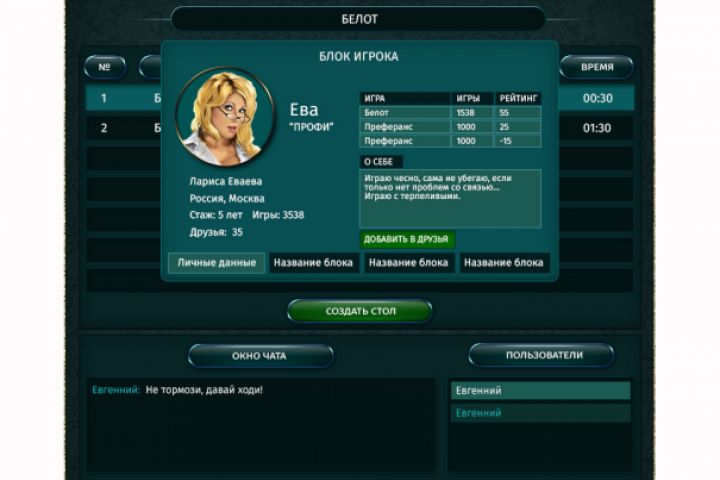Sort tables by the Время column
Image resolution: width=720 pixels, height=480 pixels.
coord(596,67)
